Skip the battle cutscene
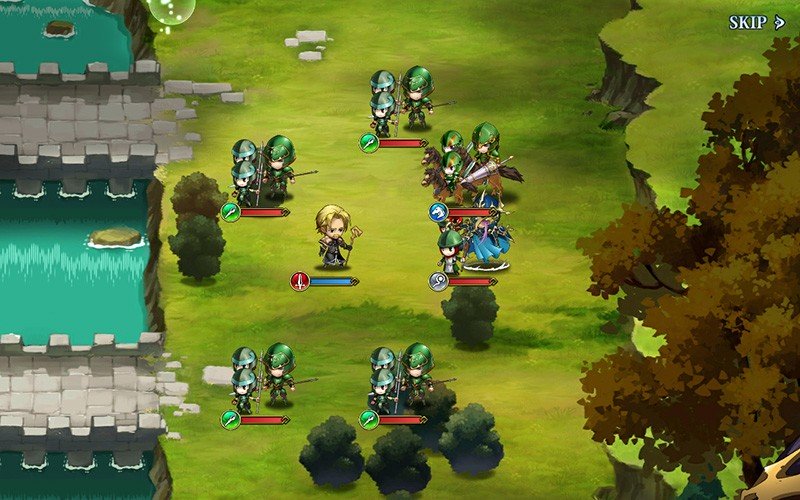 [756, 22]
